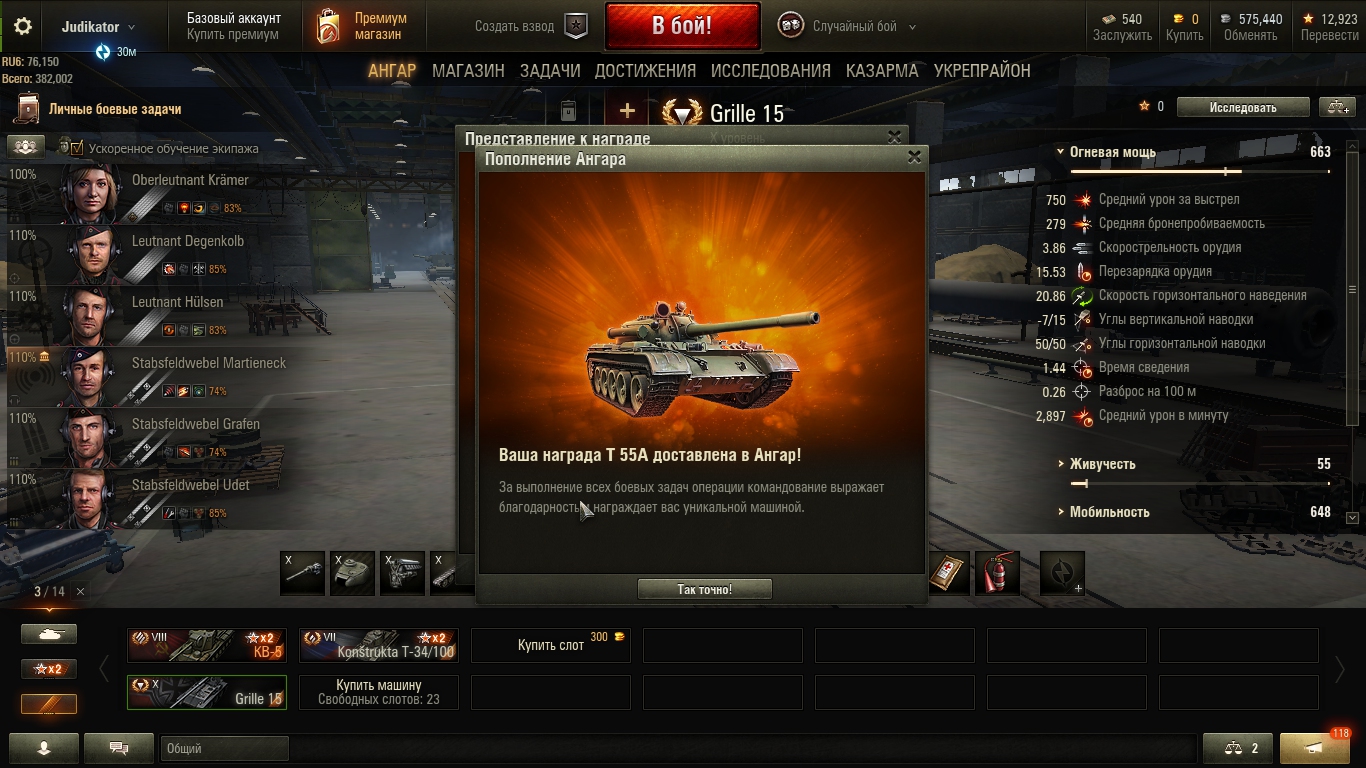Select the КВ-5 tank in carousel

pos(207,645)
